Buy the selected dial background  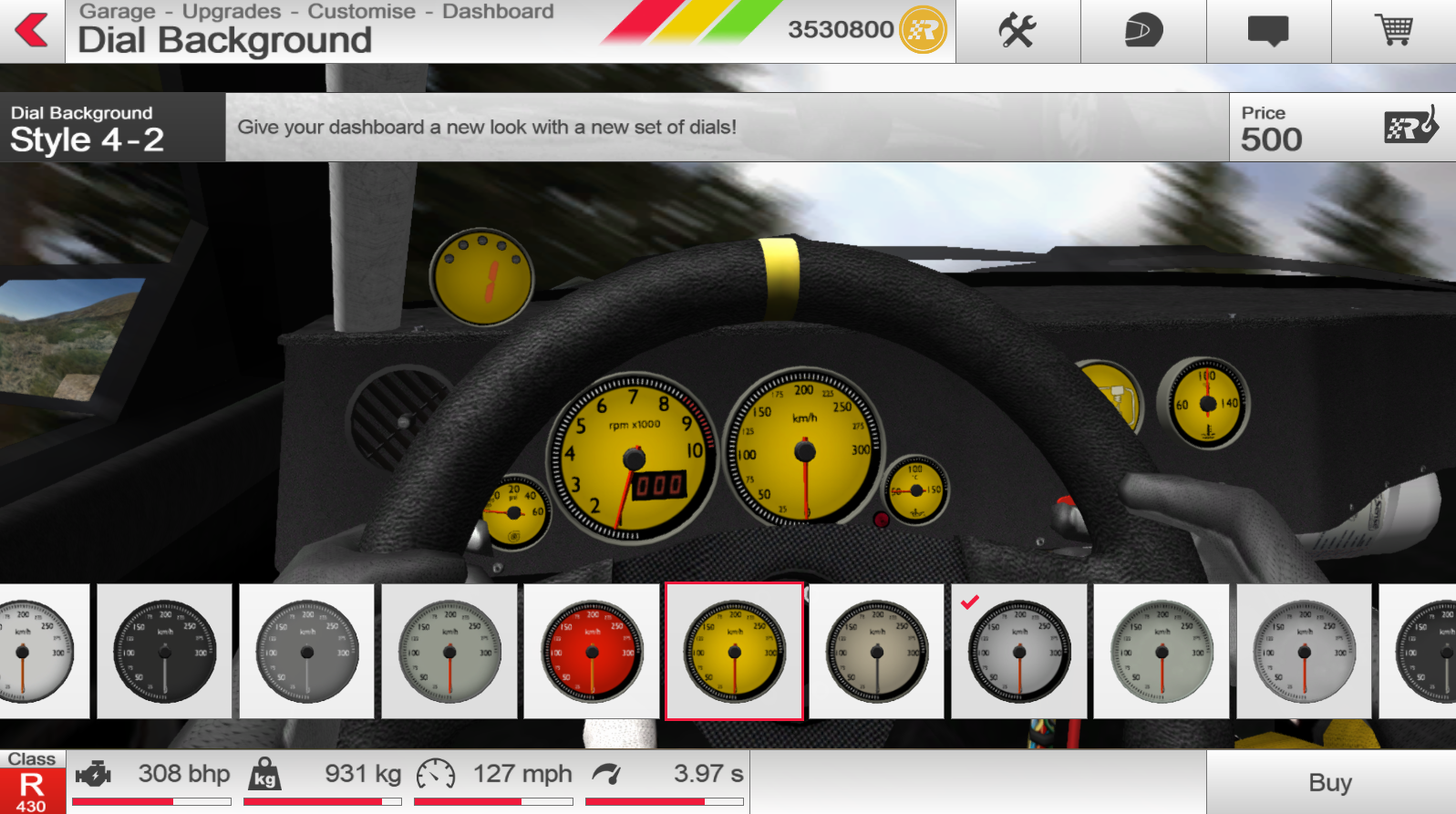(x=1330, y=782)
